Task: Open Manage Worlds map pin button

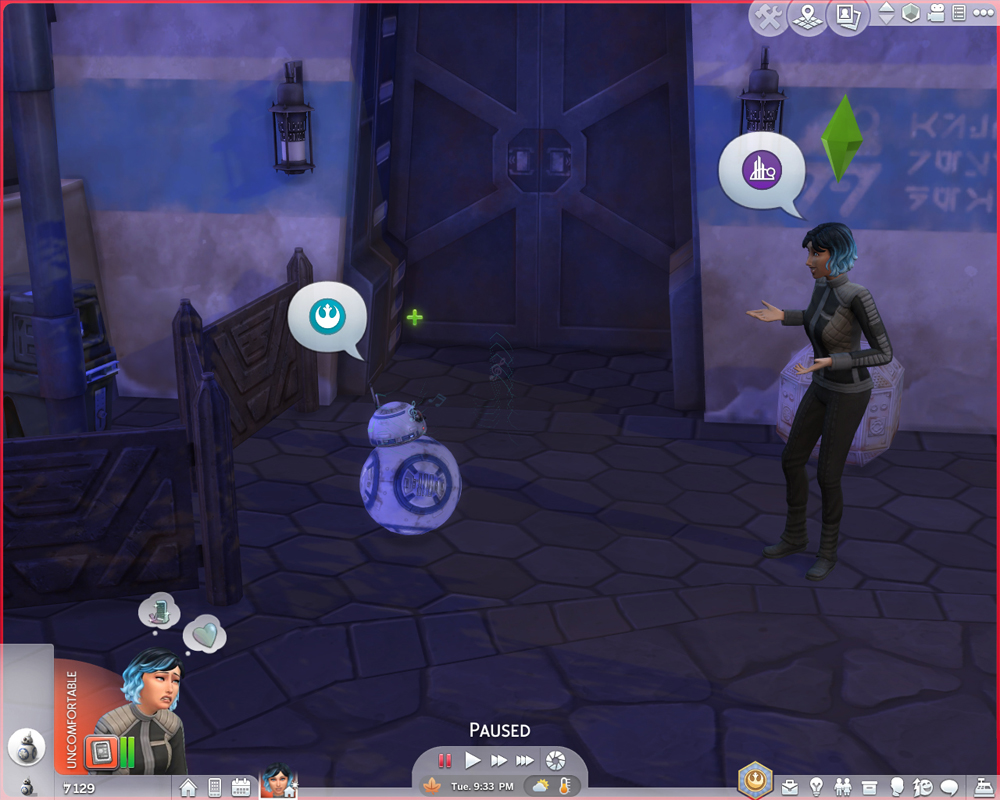Action: 808,17
